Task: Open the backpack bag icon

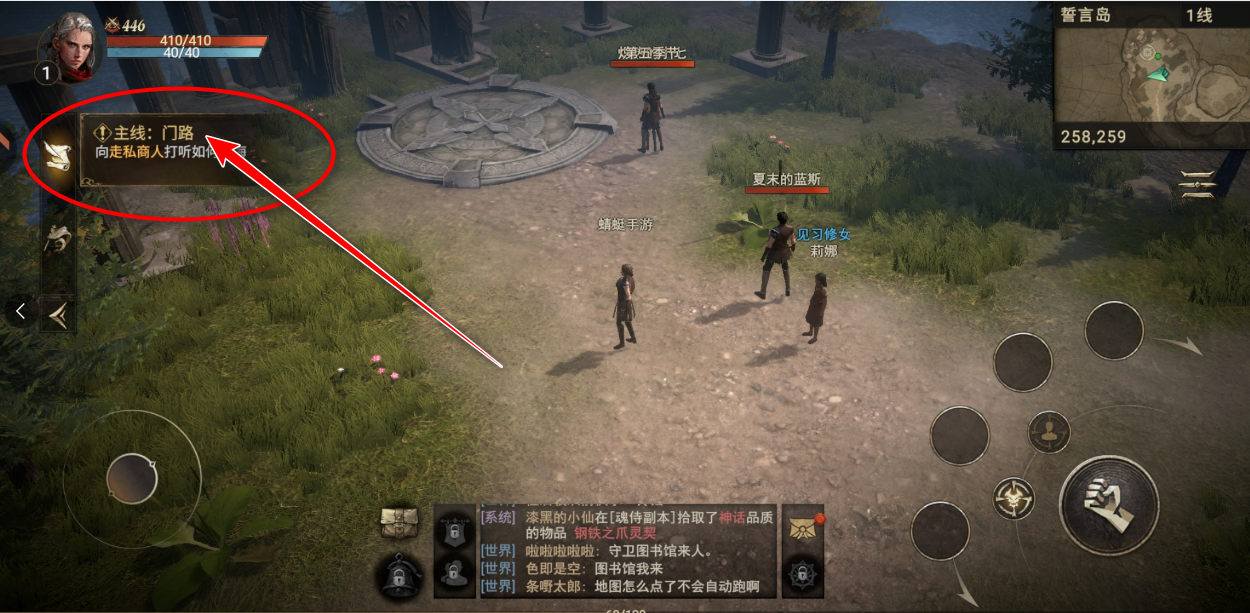Action: click(397, 522)
